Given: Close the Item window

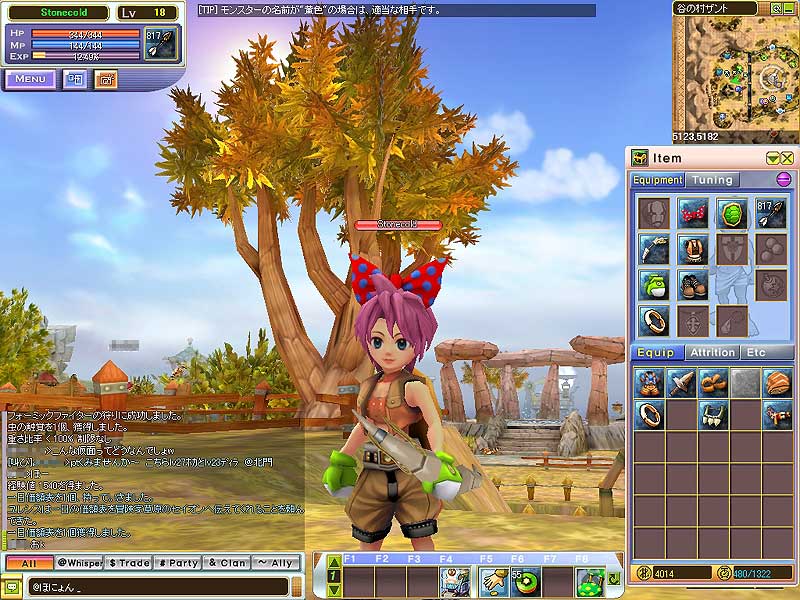Looking at the screenshot, I should tap(787, 158).
